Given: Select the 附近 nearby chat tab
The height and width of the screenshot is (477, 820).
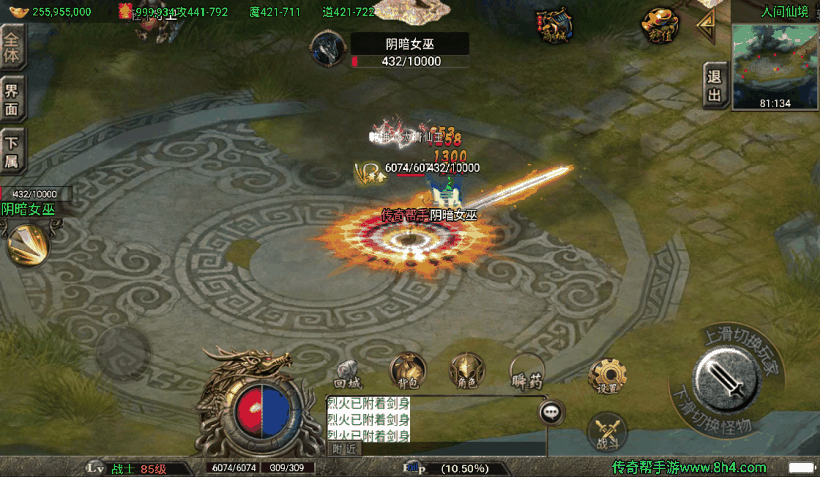Looking at the screenshot, I should click(x=344, y=449).
